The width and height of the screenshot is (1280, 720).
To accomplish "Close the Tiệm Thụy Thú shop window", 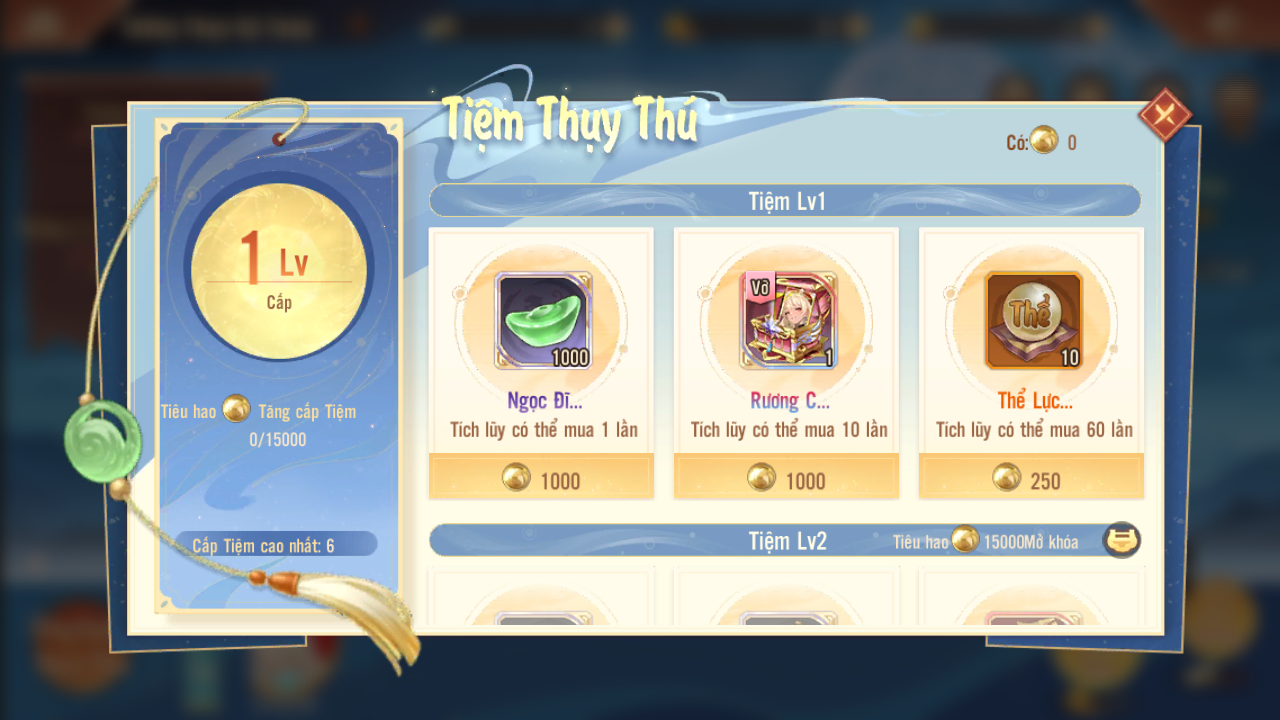I will pyautogui.click(x=1164, y=114).
